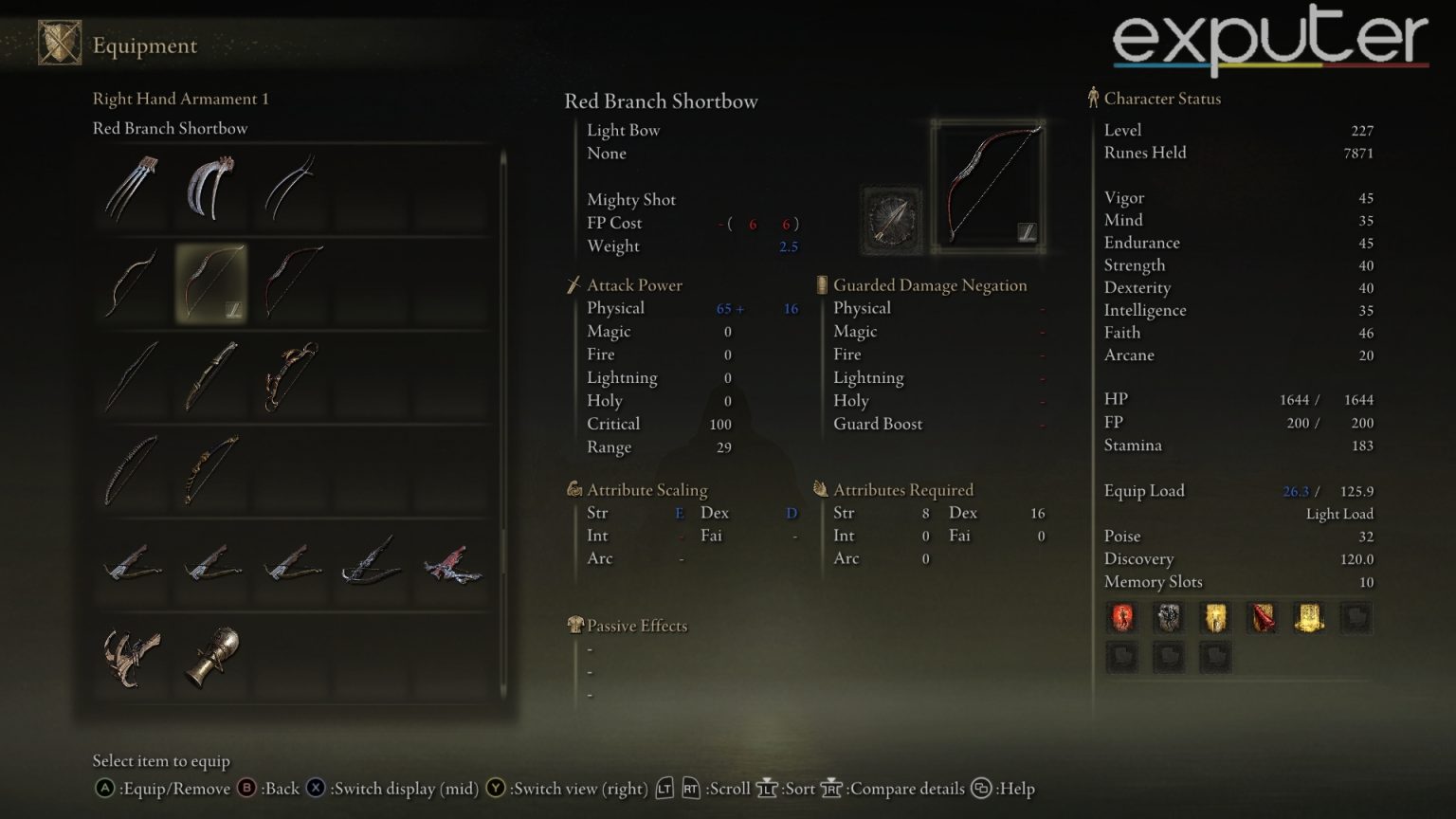Toggle Switch view with the Y button prompt

(496, 788)
